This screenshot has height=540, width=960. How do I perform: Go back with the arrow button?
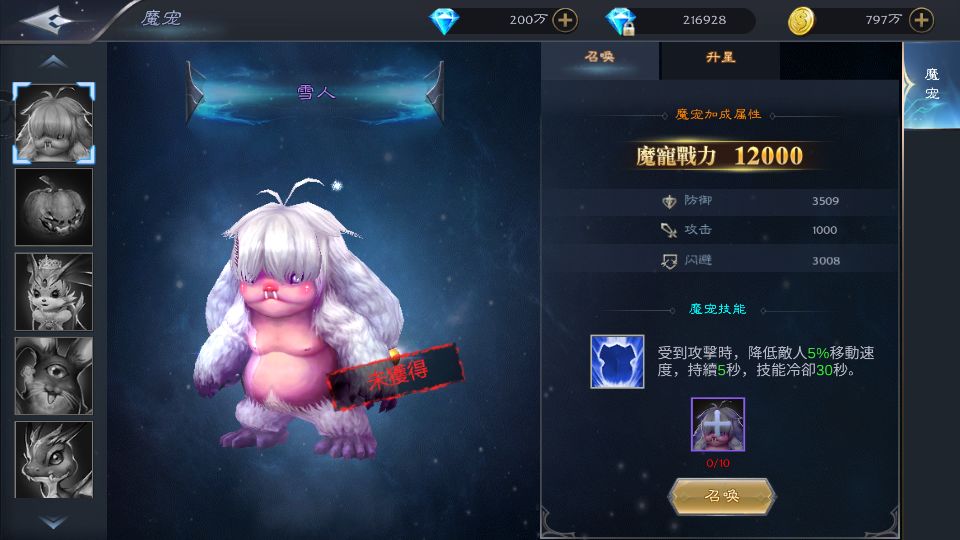point(52,19)
